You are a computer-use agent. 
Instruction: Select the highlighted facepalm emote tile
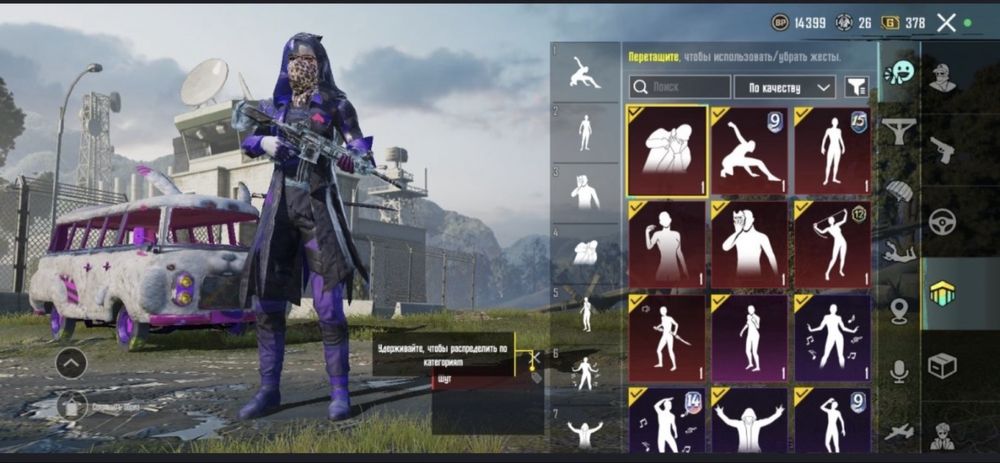(x=667, y=151)
